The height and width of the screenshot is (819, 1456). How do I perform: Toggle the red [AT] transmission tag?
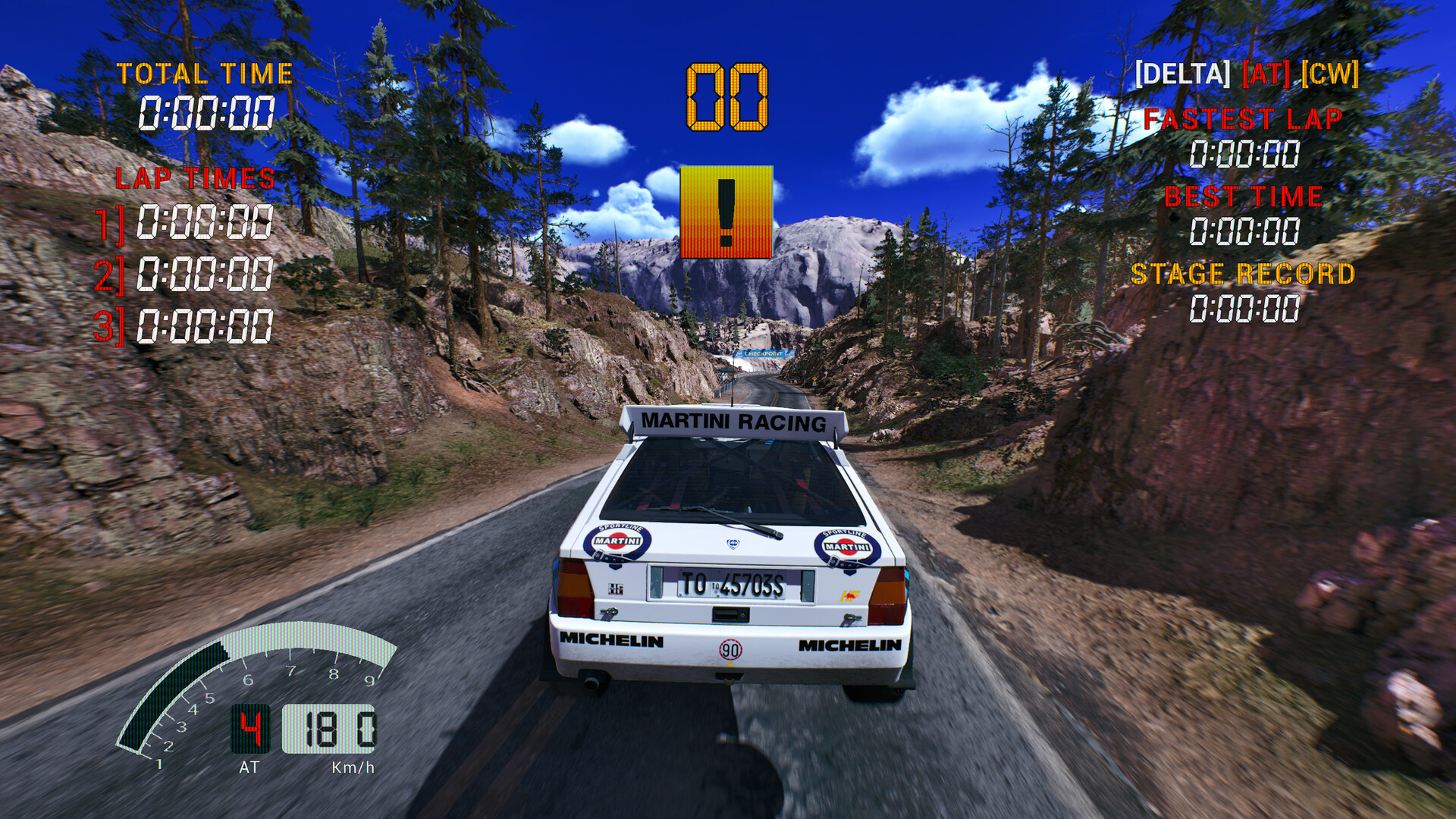(1266, 74)
